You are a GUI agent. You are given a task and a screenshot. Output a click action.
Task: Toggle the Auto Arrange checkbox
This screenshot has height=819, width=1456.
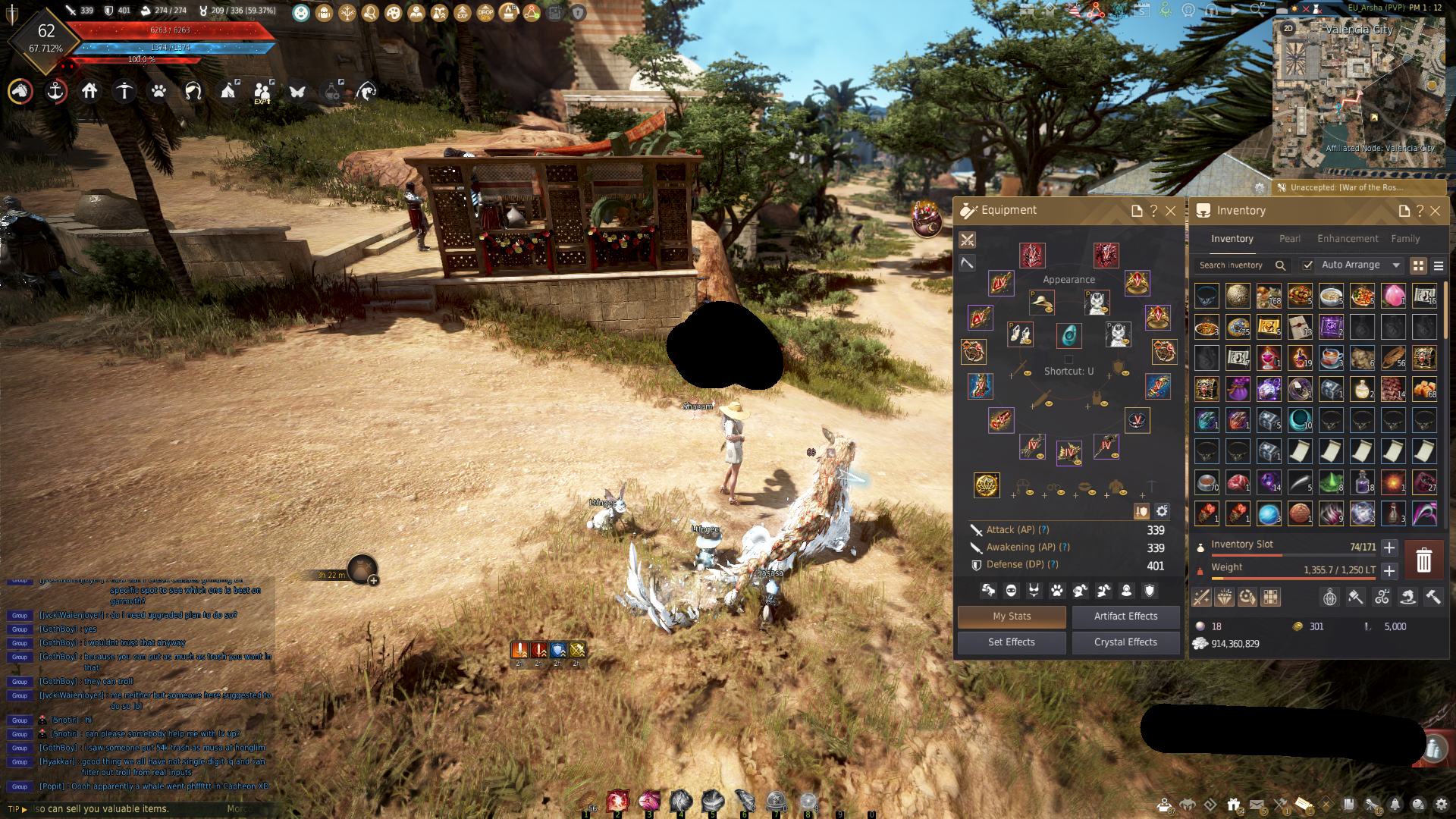[1308, 265]
